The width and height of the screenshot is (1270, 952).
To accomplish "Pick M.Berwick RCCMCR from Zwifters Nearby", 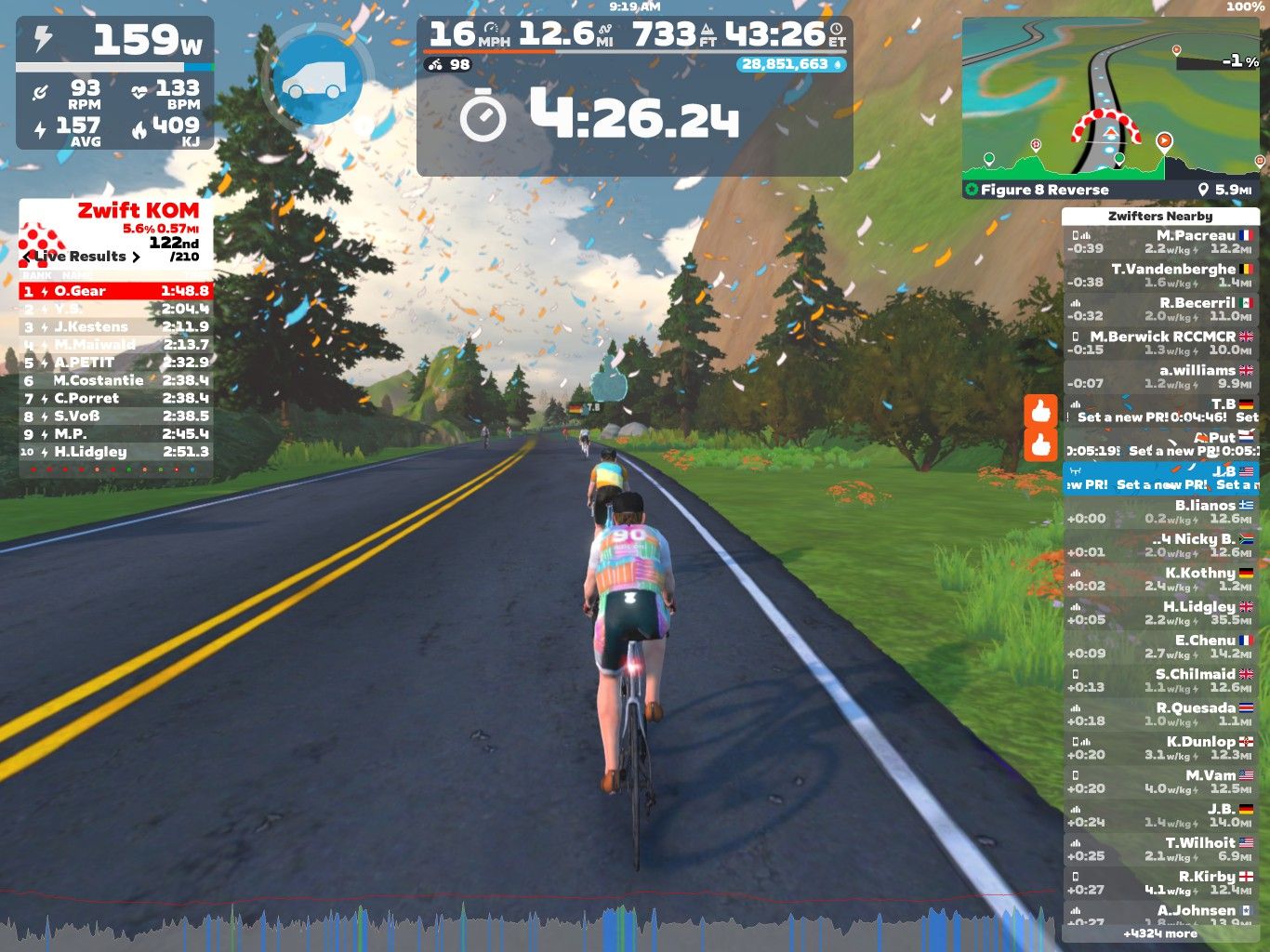I will [x=1160, y=342].
